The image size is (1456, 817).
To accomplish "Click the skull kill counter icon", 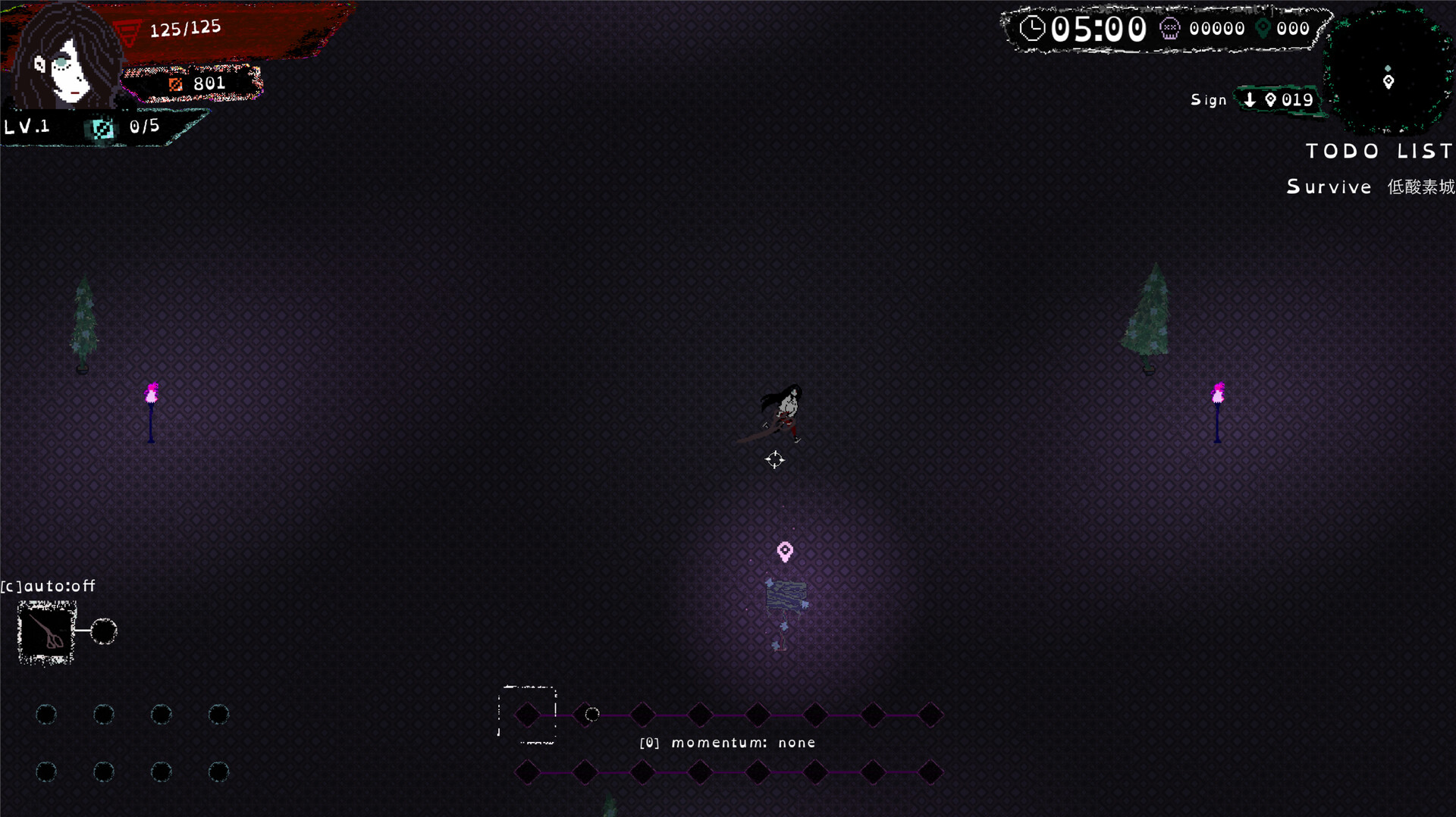I will click(1172, 28).
